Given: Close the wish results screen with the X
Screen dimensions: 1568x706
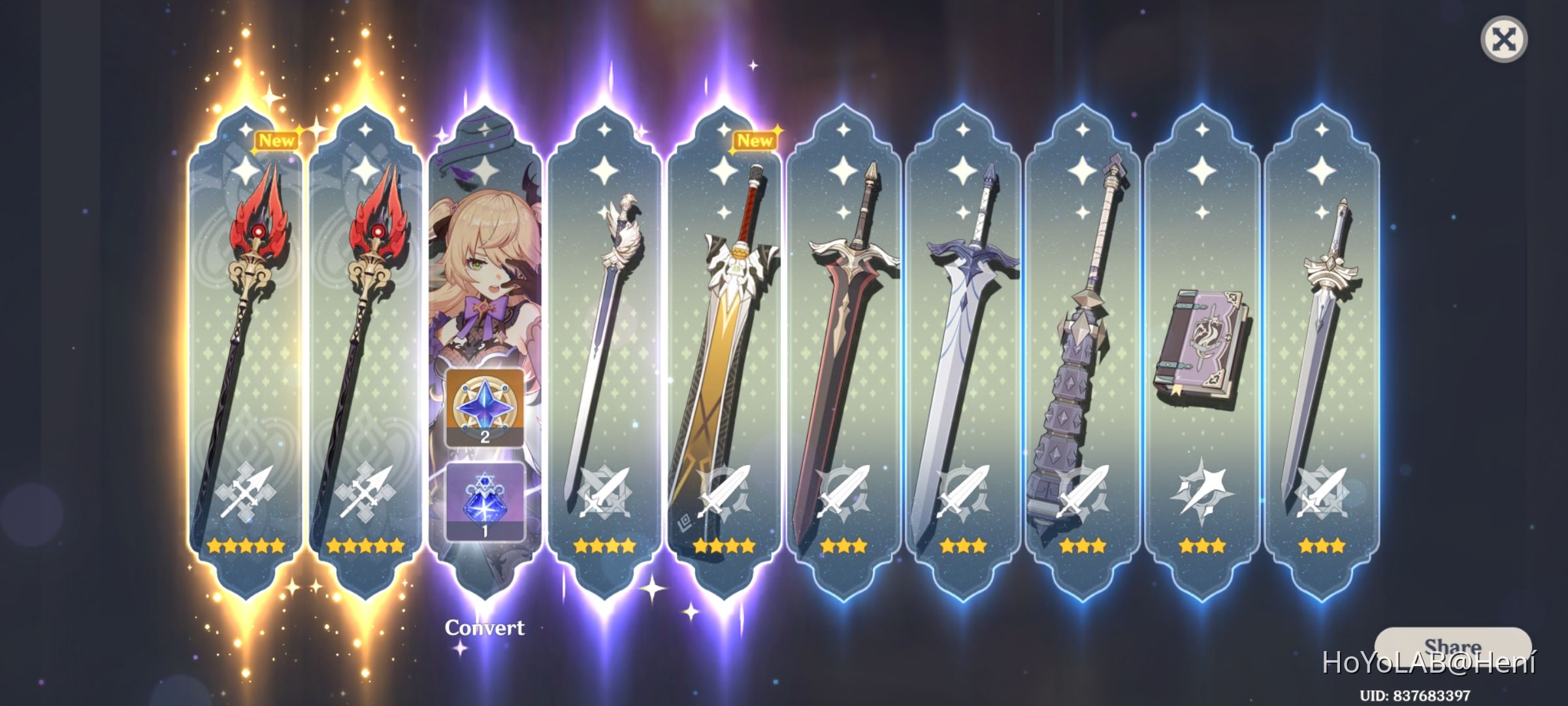Looking at the screenshot, I should tap(1505, 41).
